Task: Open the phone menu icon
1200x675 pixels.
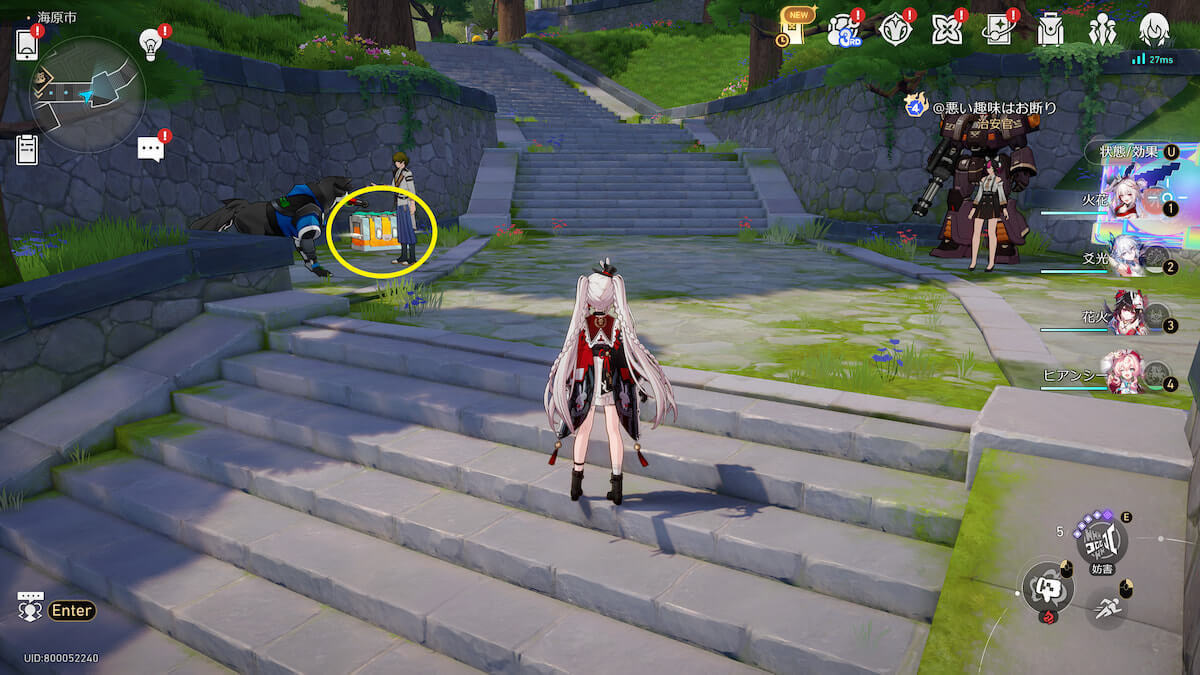Action: (27, 45)
